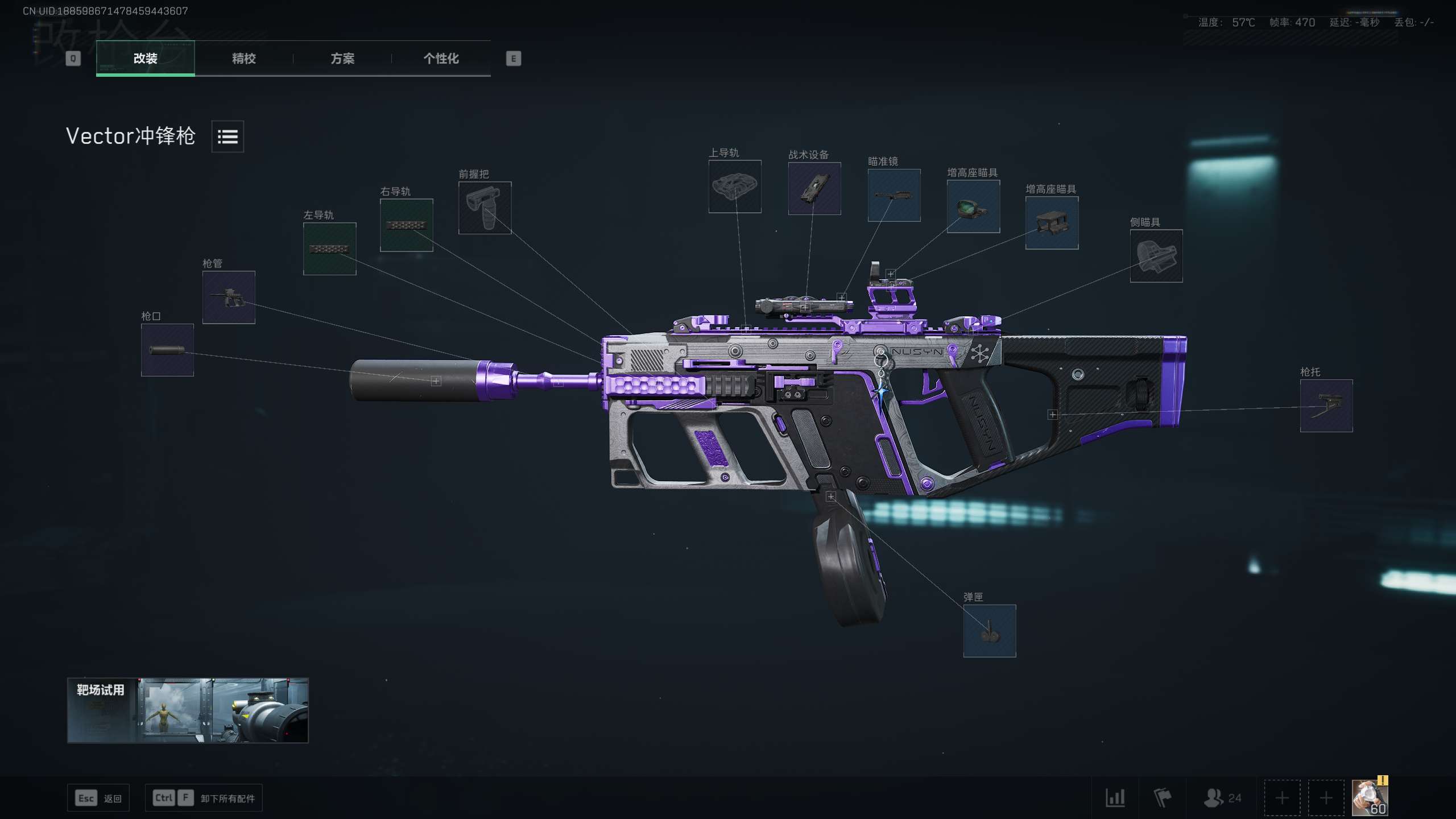
Task: Open the bar chart statistics icon
Action: [1115, 797]
